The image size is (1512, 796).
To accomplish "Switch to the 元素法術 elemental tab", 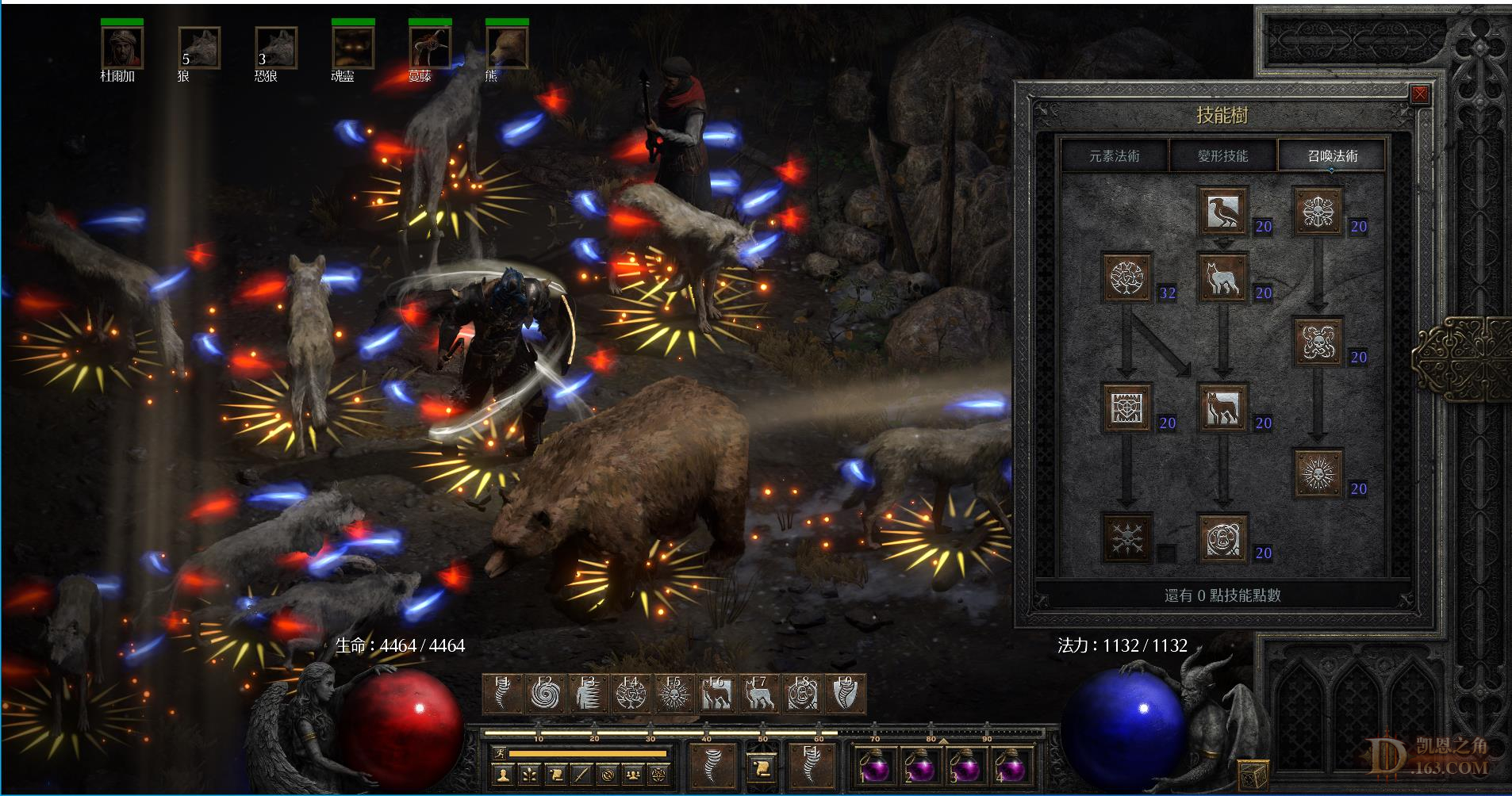I will coord(1114,155).
